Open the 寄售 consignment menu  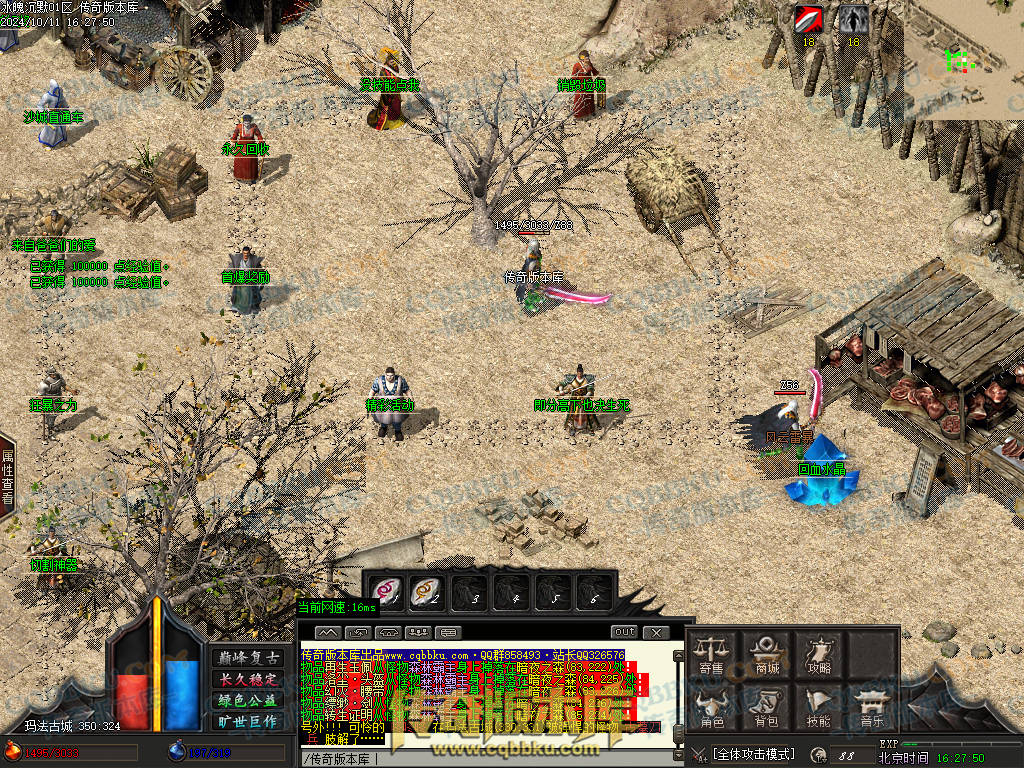711,654
